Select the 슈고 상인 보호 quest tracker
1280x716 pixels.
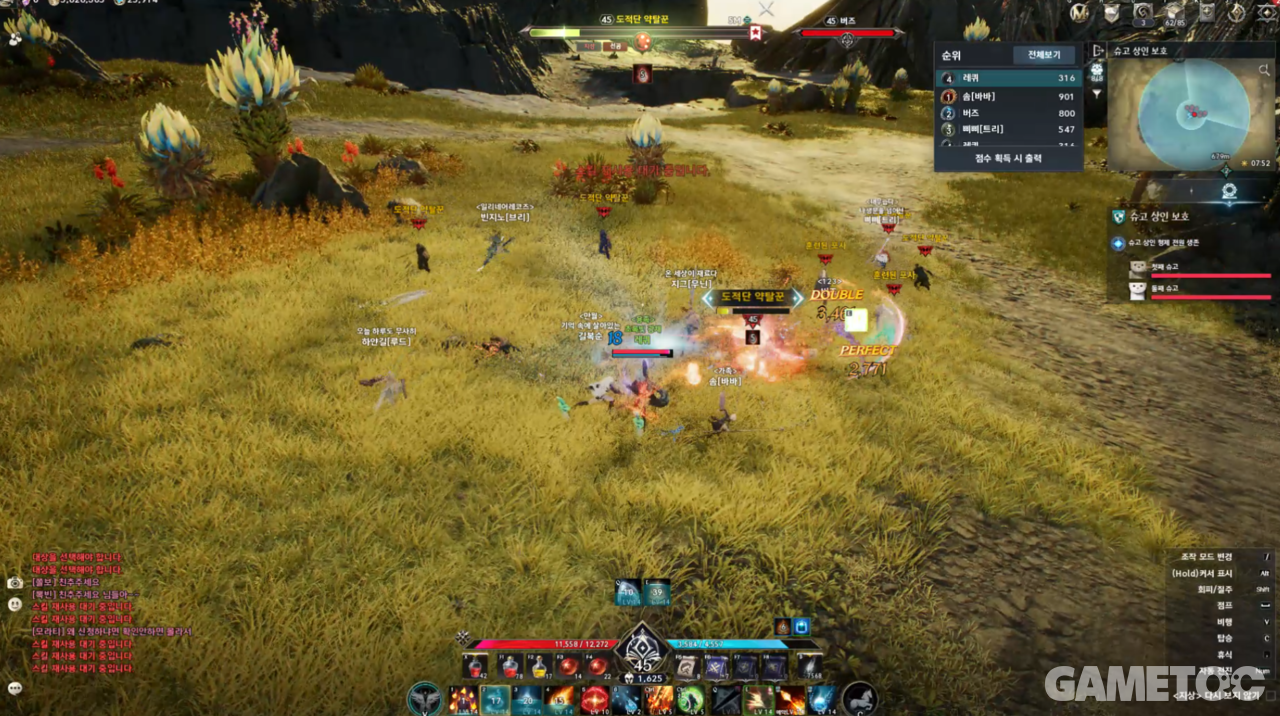point(1159,216)
